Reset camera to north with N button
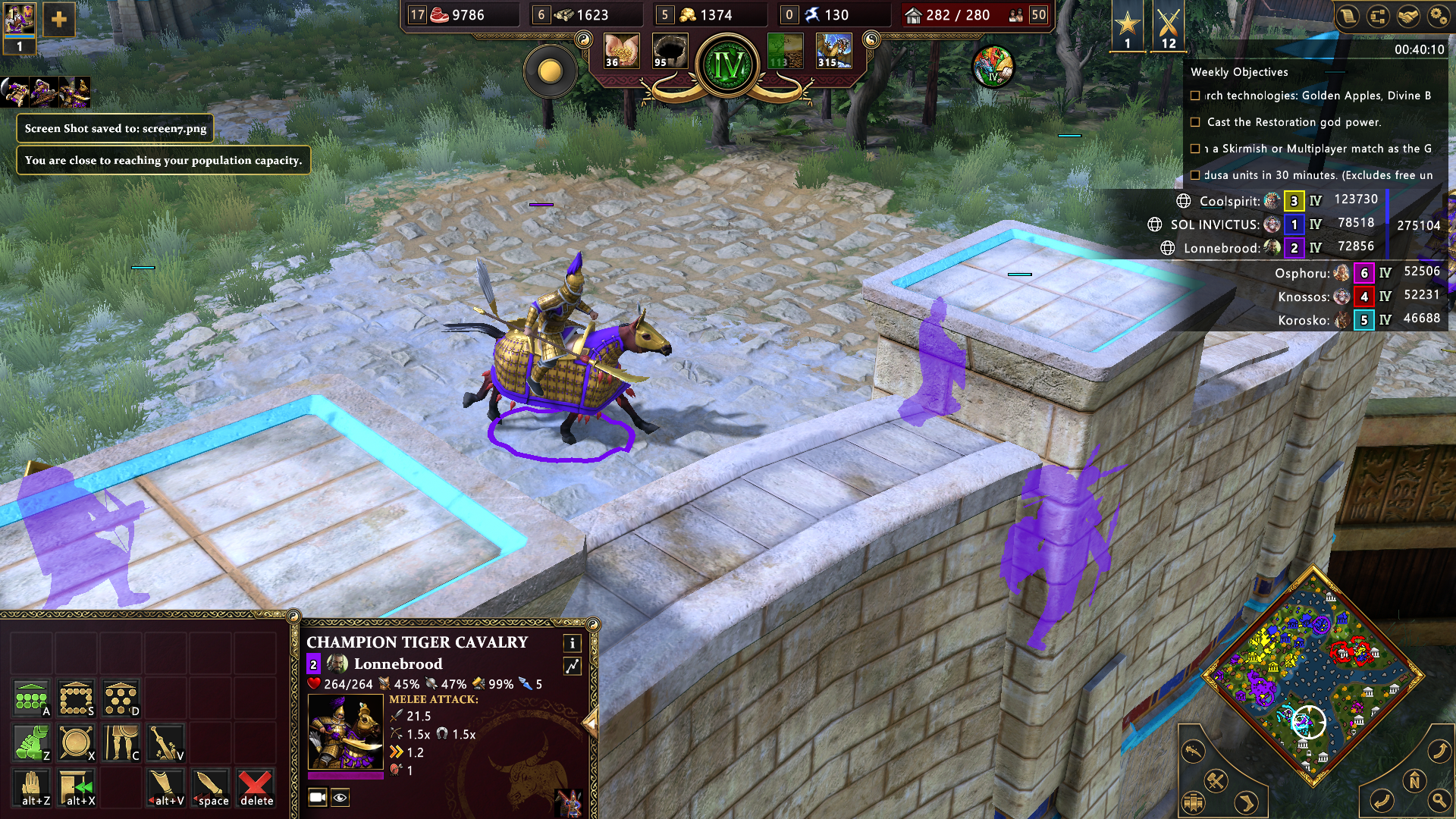 coord(1414,780)
